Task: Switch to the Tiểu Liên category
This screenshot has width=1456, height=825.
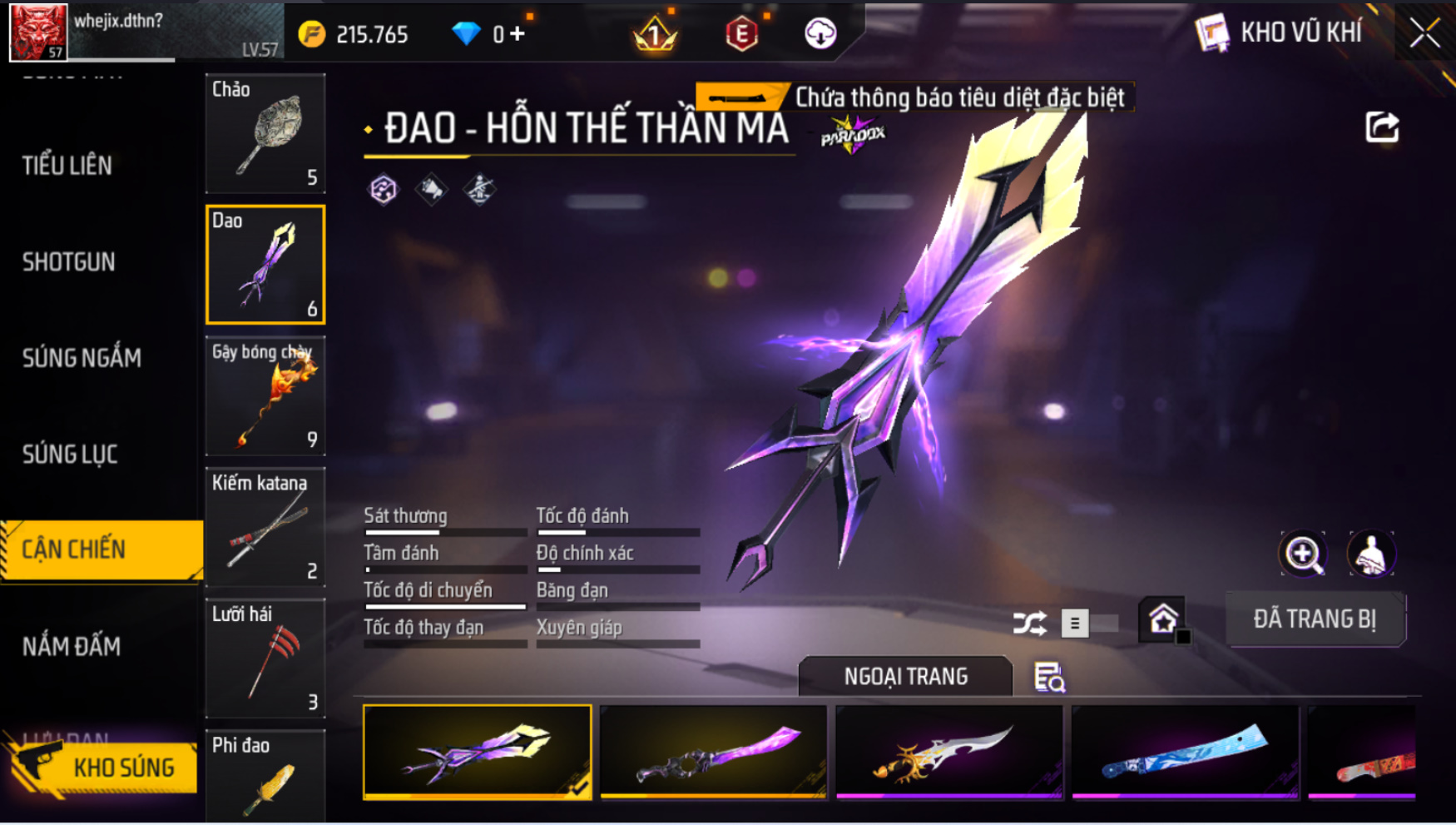Action: click(x=67, y=166)
